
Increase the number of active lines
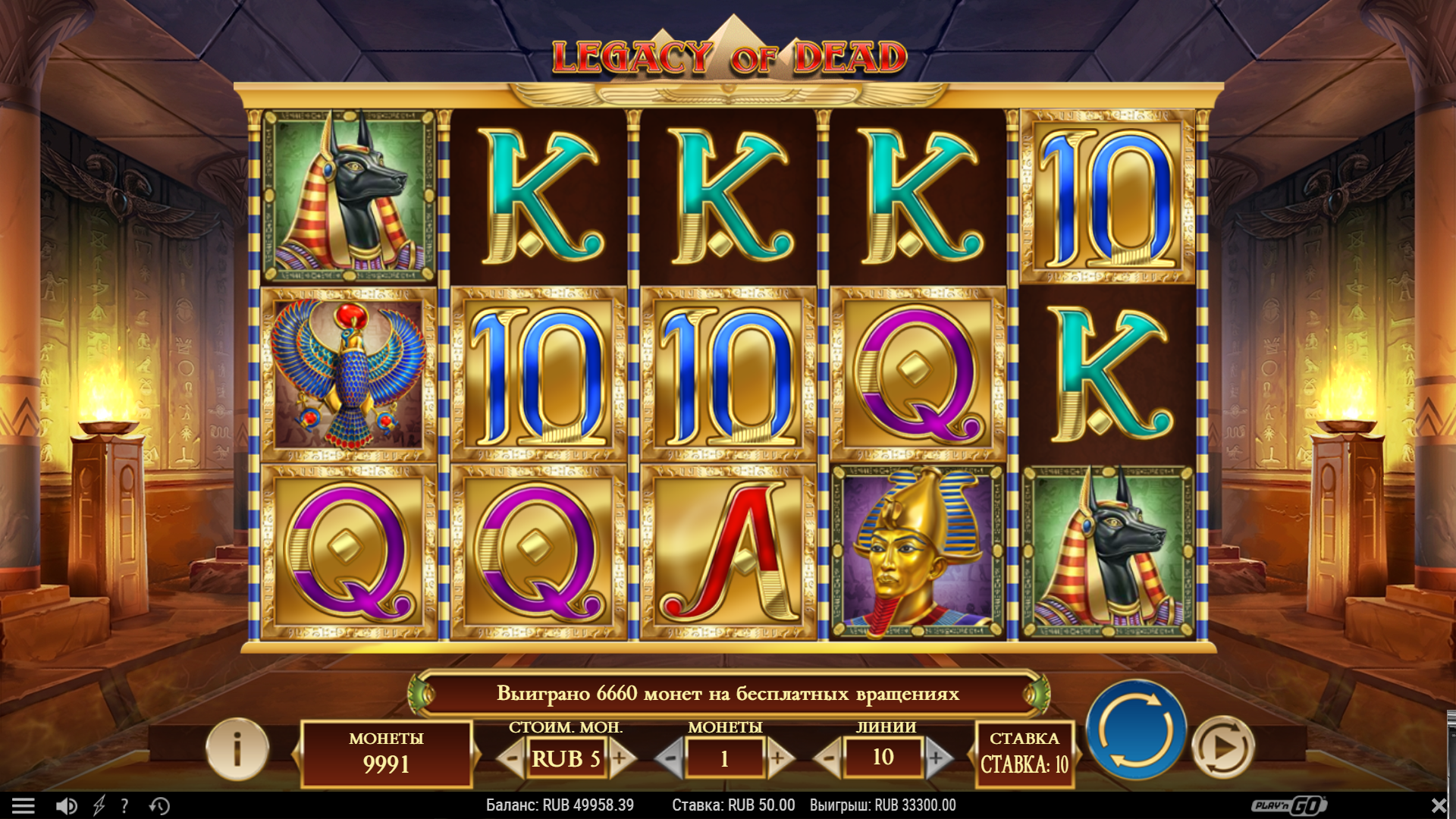[937, 758]
